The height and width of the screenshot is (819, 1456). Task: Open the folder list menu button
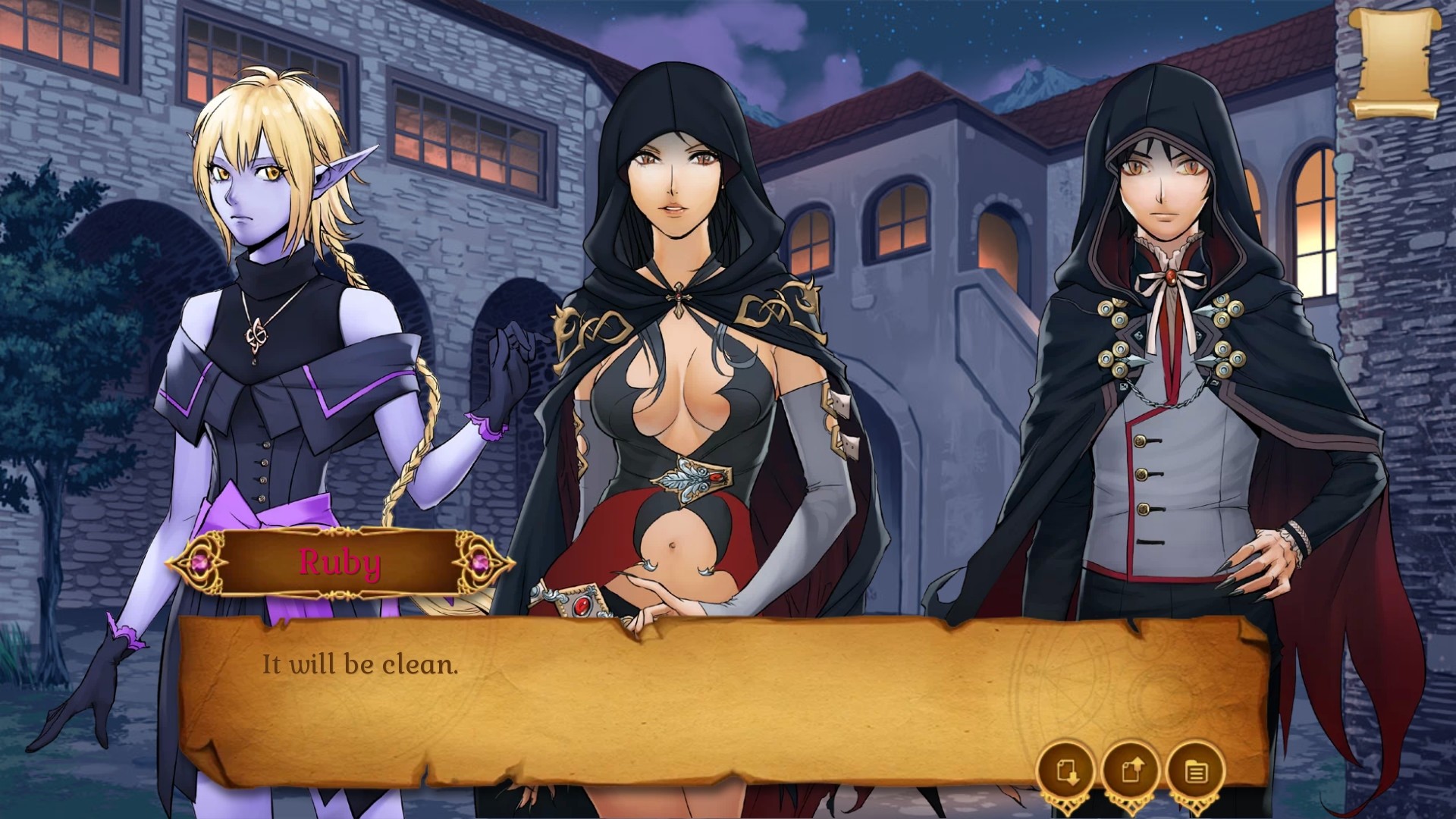click(x=1196, y=772)
